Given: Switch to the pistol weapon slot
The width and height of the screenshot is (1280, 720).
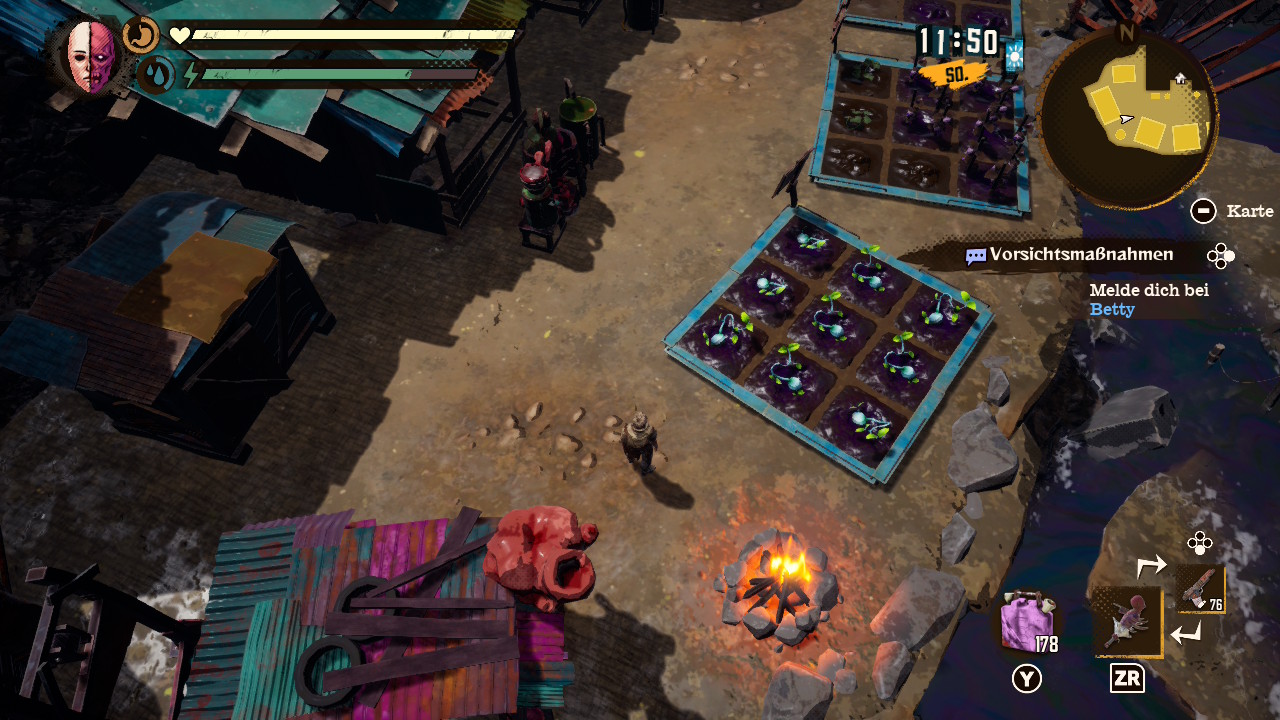Looking at the screenshot, I should coord(1199,589).
